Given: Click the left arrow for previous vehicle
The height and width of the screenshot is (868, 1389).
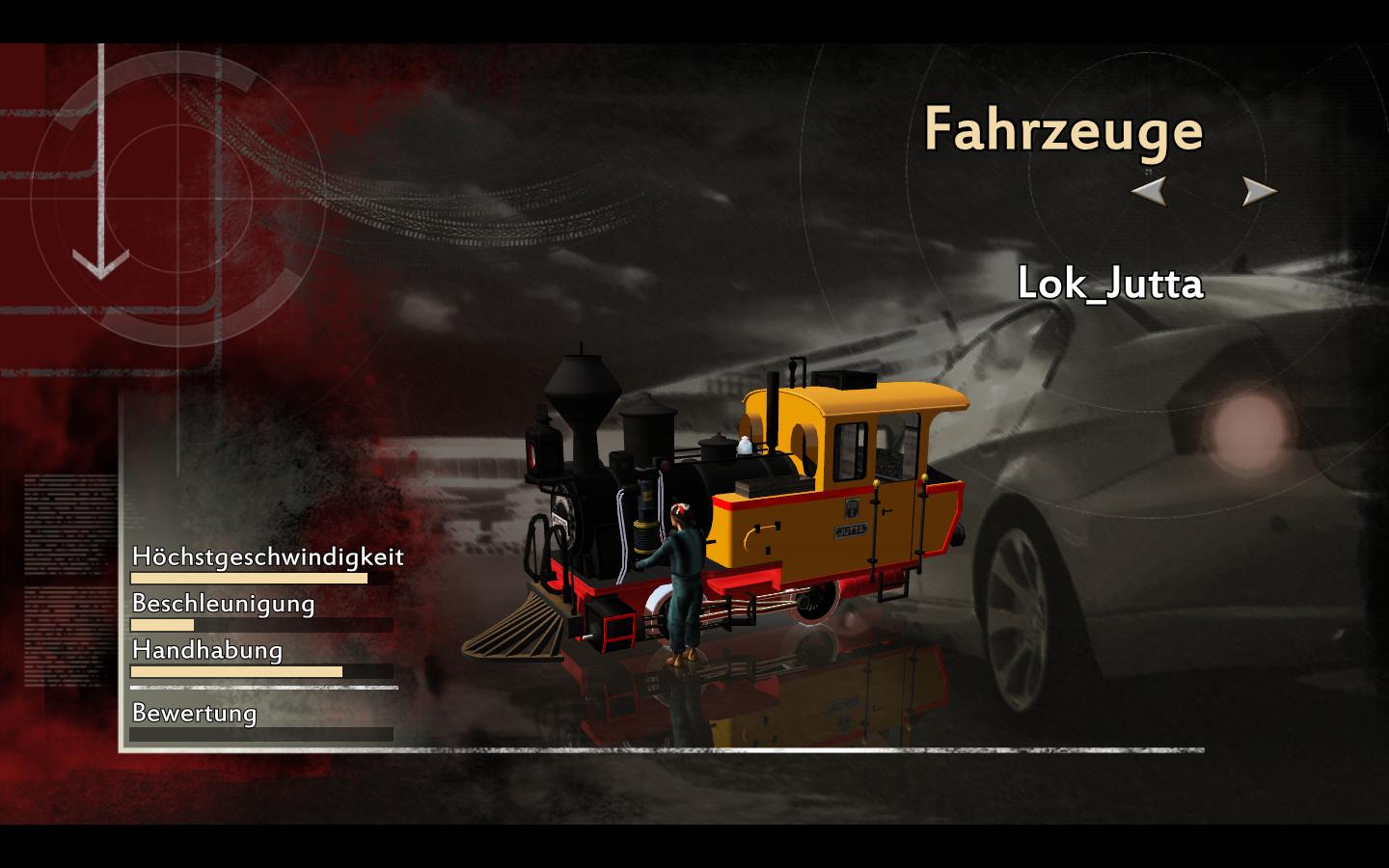Looking at the screenshot, I should [1150, 191].
